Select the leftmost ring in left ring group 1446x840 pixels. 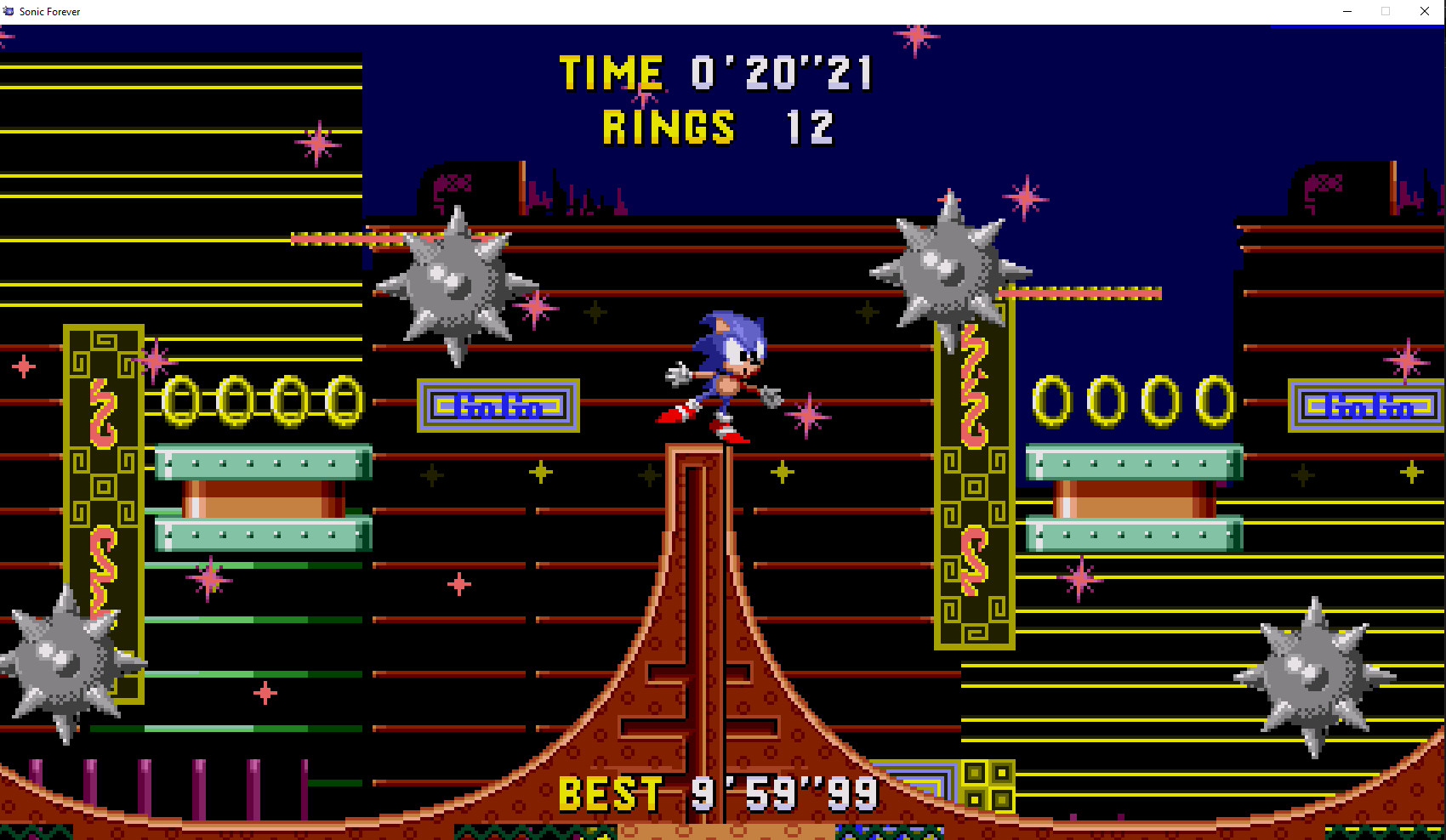(181, 400)
